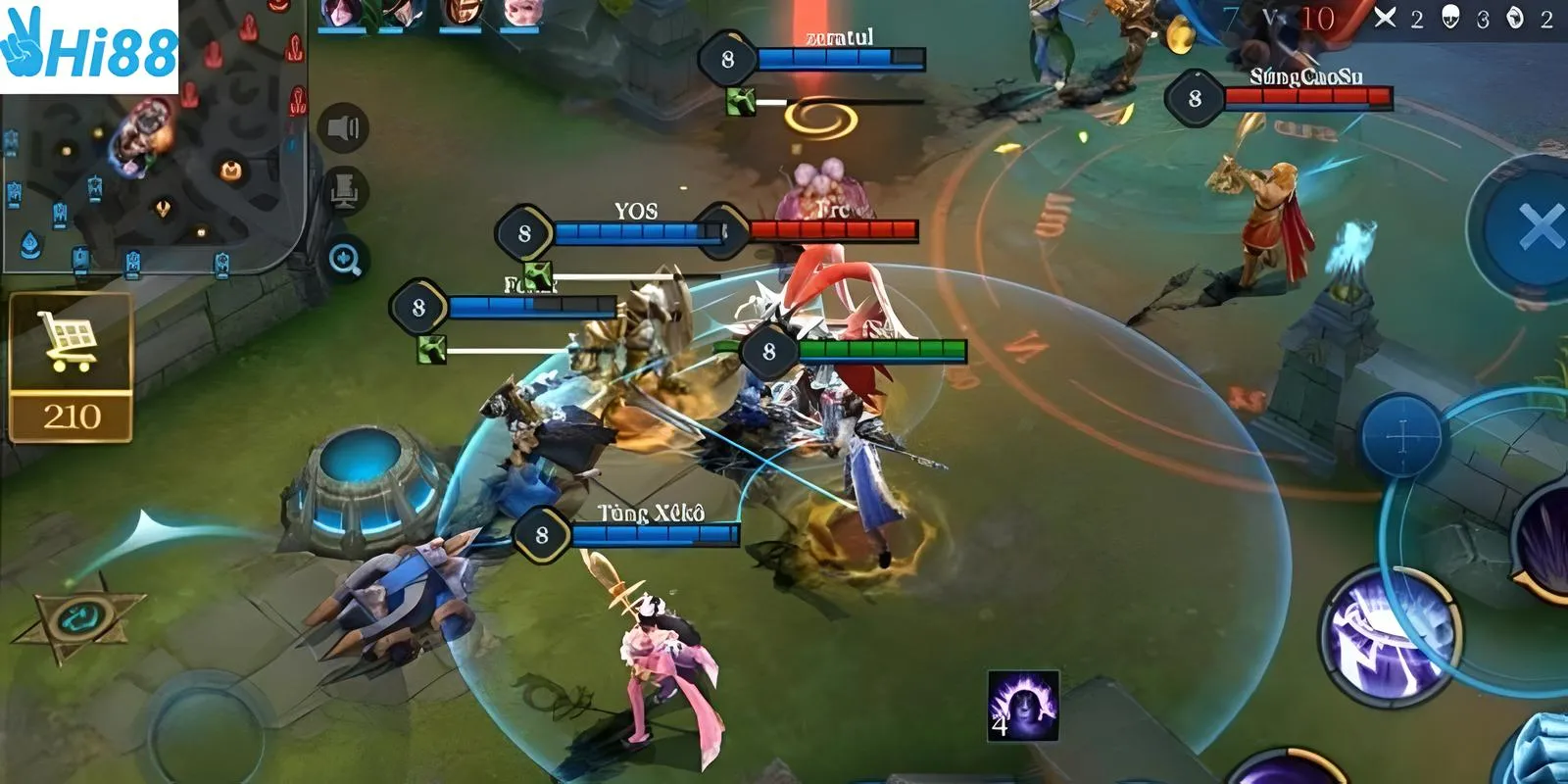The height and width of the screenshot is (784, 1568).
Task: Tap the crosshair targeting button
Action: click(1402, 435)
